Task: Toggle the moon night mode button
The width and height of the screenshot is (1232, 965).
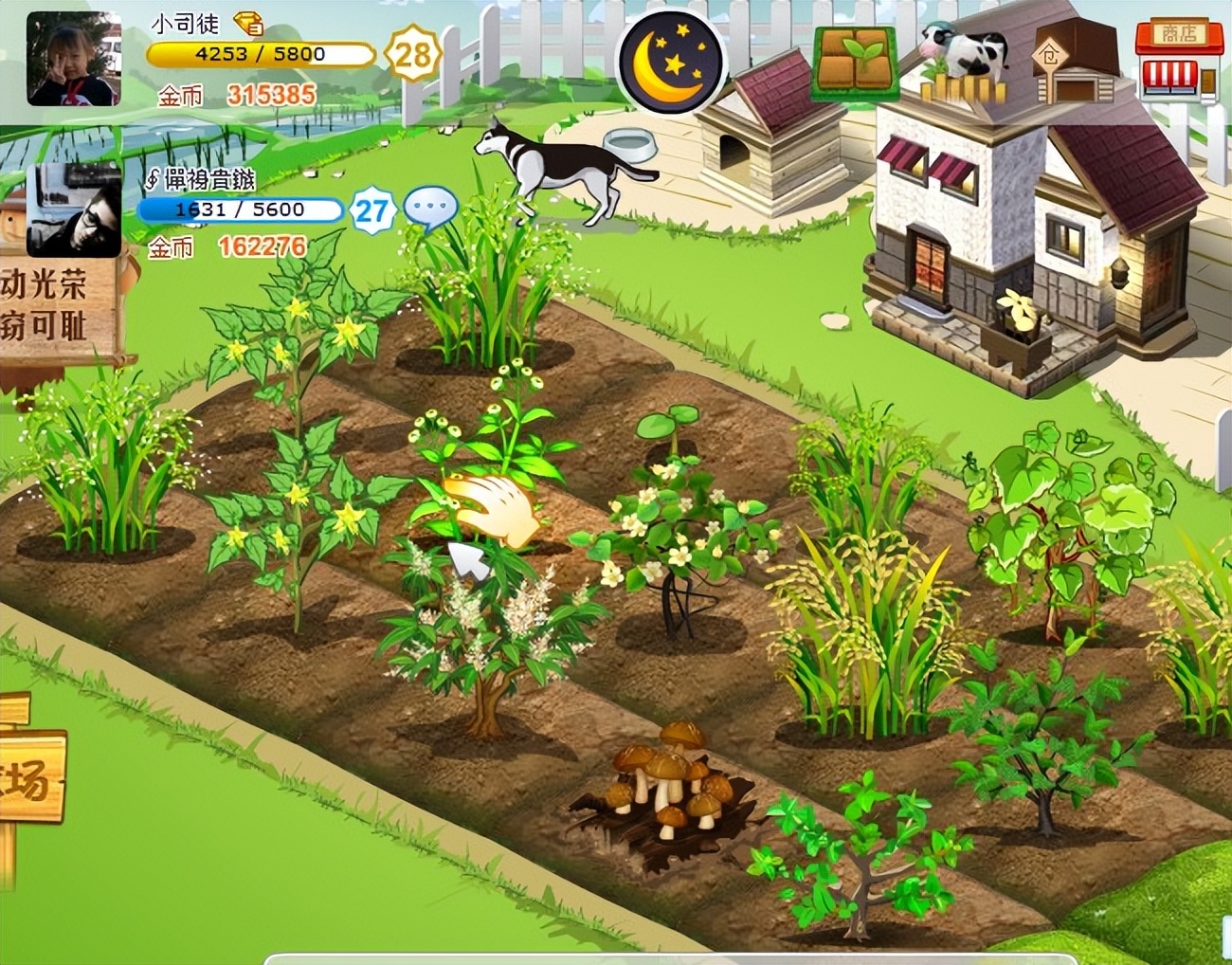Action: click(671, 63)
